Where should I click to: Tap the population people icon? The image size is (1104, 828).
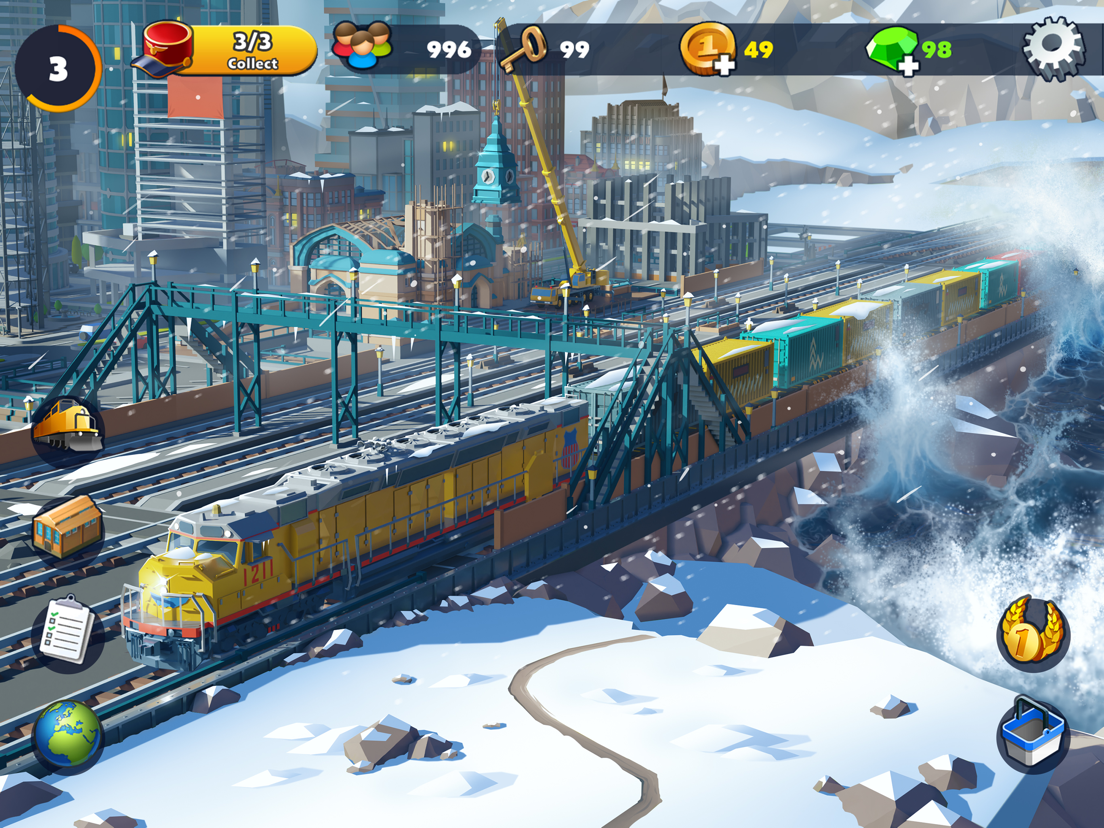(x=362, y=47)
